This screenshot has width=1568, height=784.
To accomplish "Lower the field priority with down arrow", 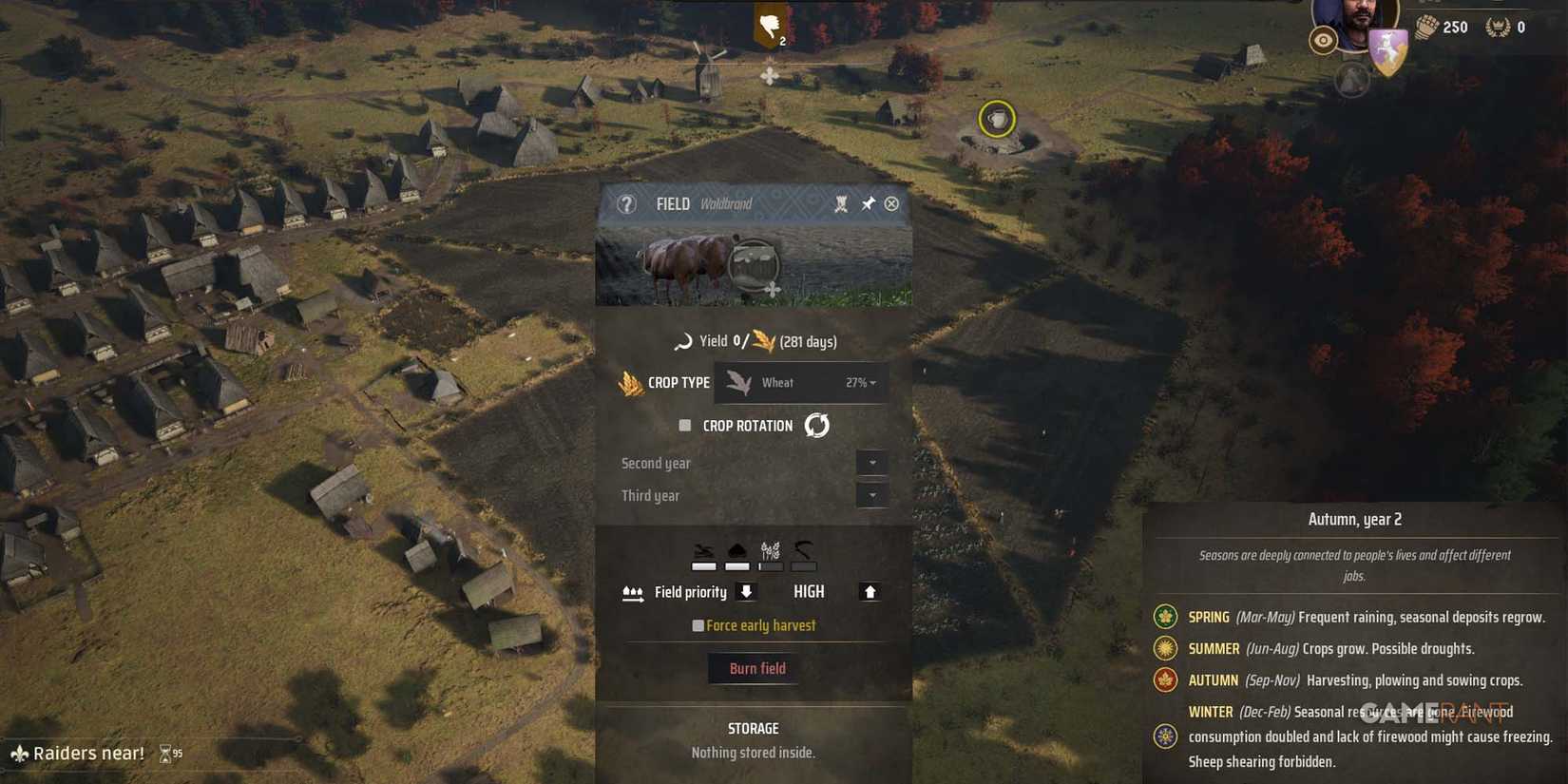I will tap(747, 592).
